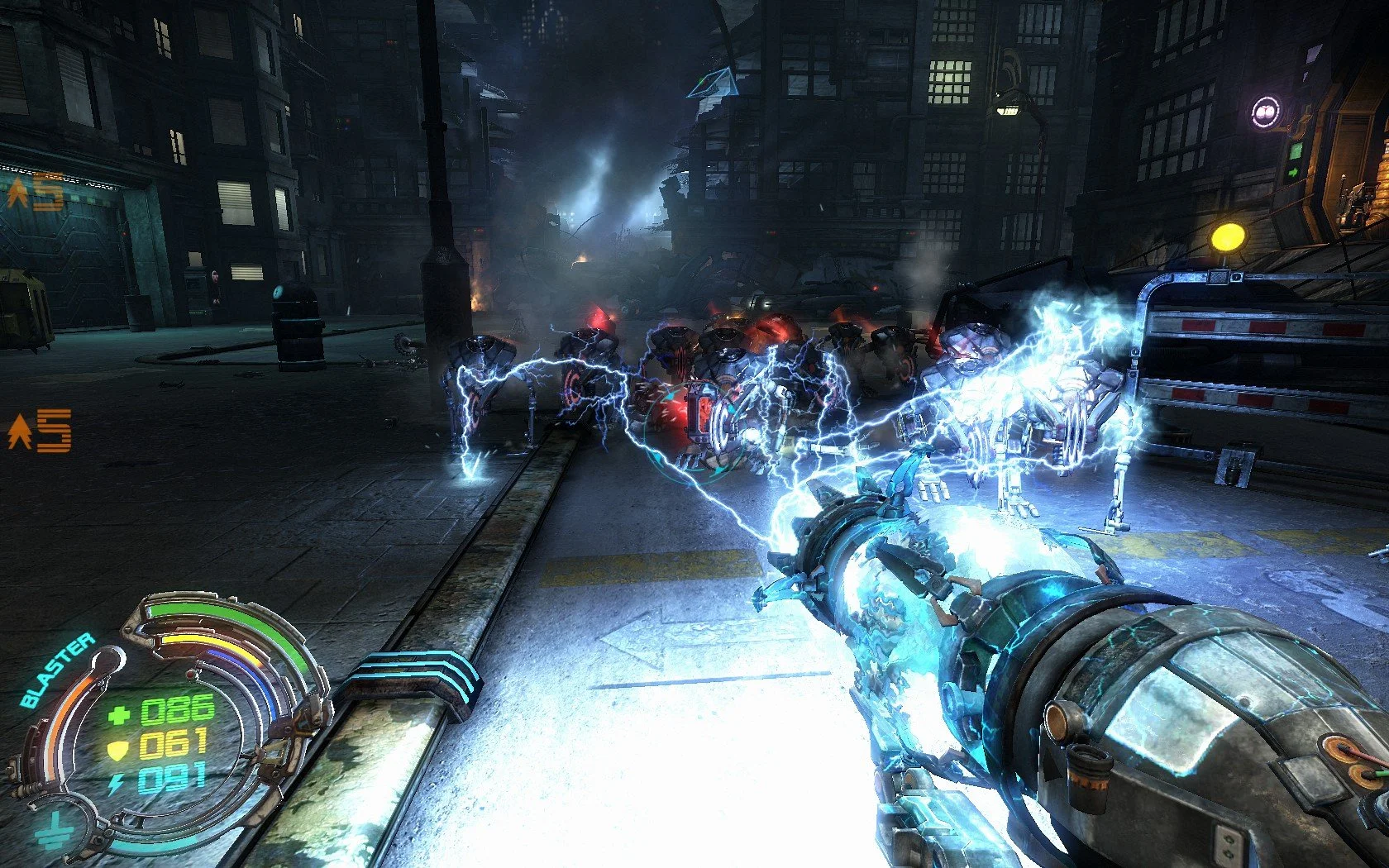Viewport: 1389px width, 868px height.
Task: Select the BLASTER weapon label
Action: click(x=58, y=670)
